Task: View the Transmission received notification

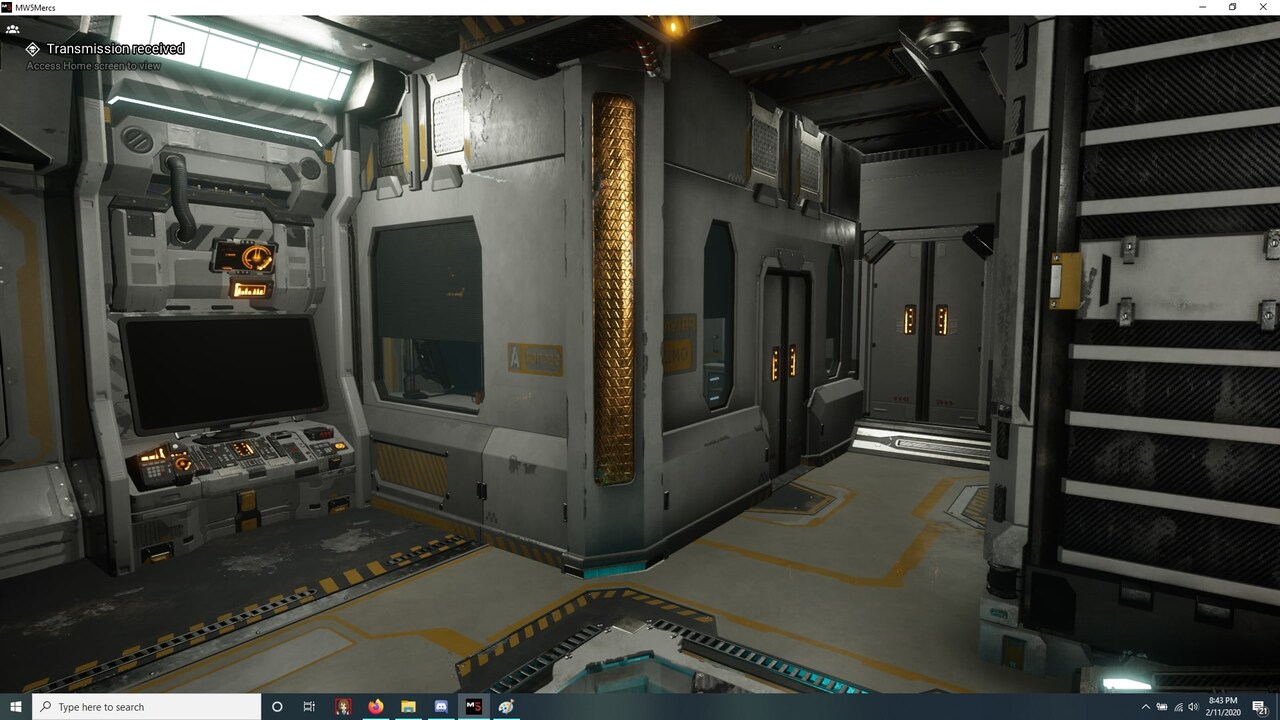Action: tap(113, 48)
